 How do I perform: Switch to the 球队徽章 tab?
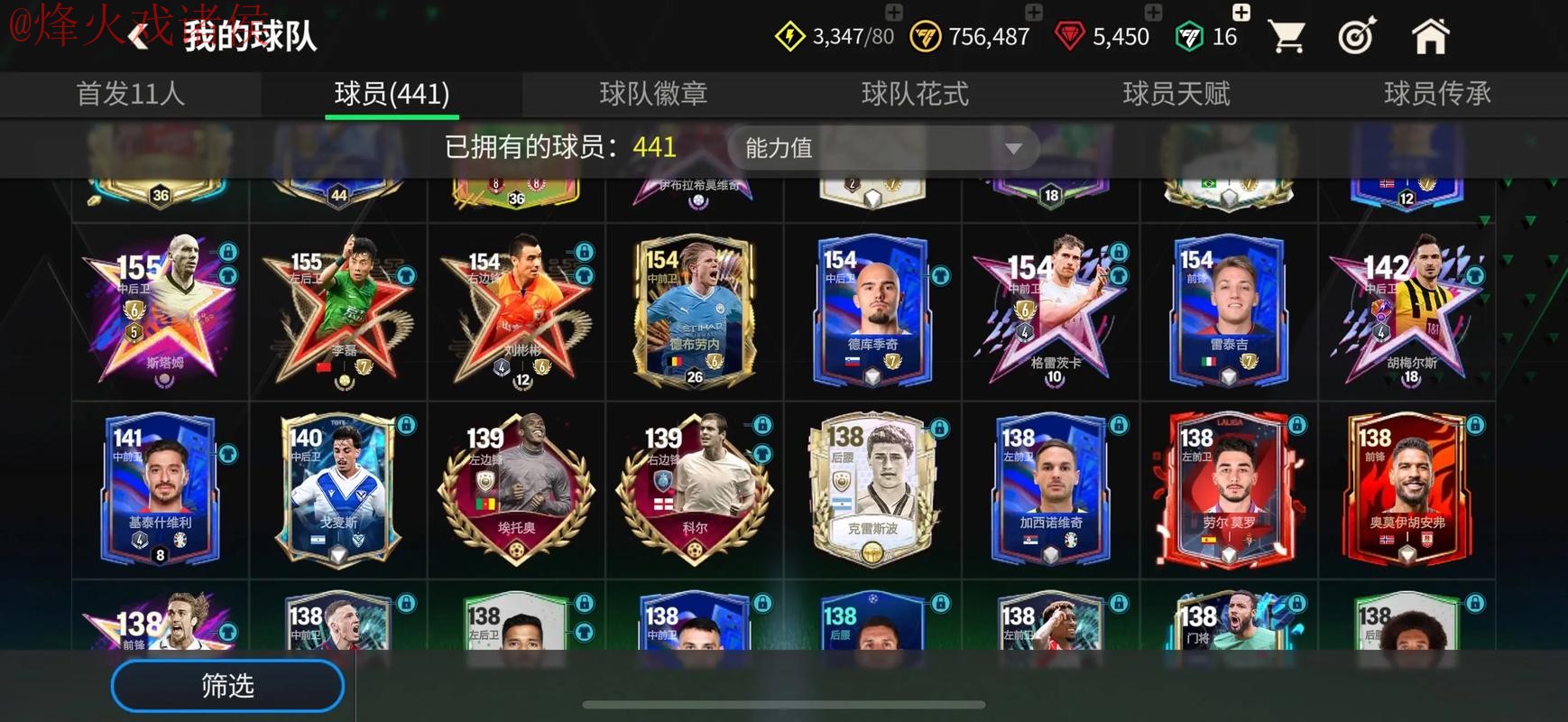(x=655, y=93)
